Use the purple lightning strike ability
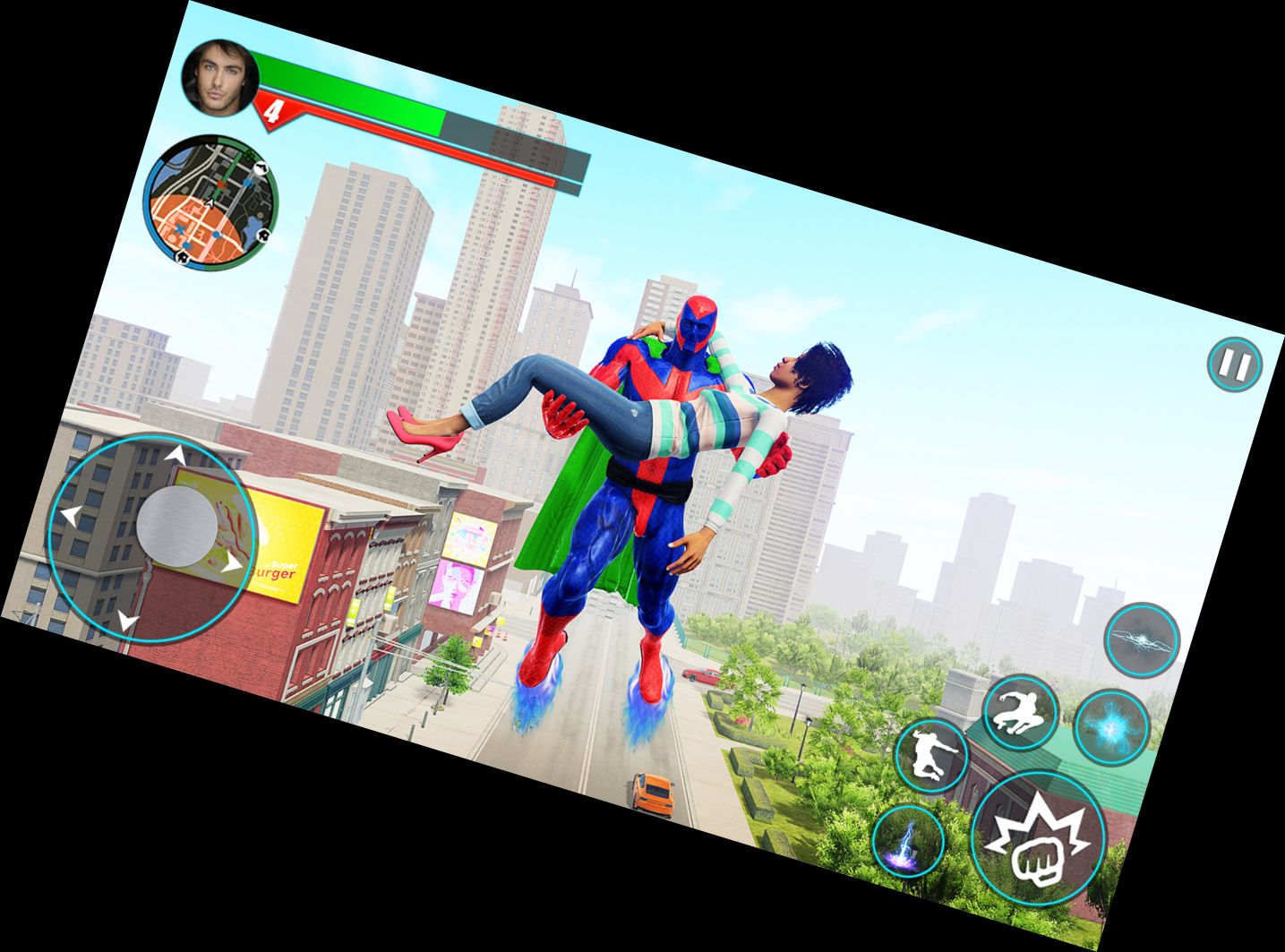 click(x=908, y=842)
